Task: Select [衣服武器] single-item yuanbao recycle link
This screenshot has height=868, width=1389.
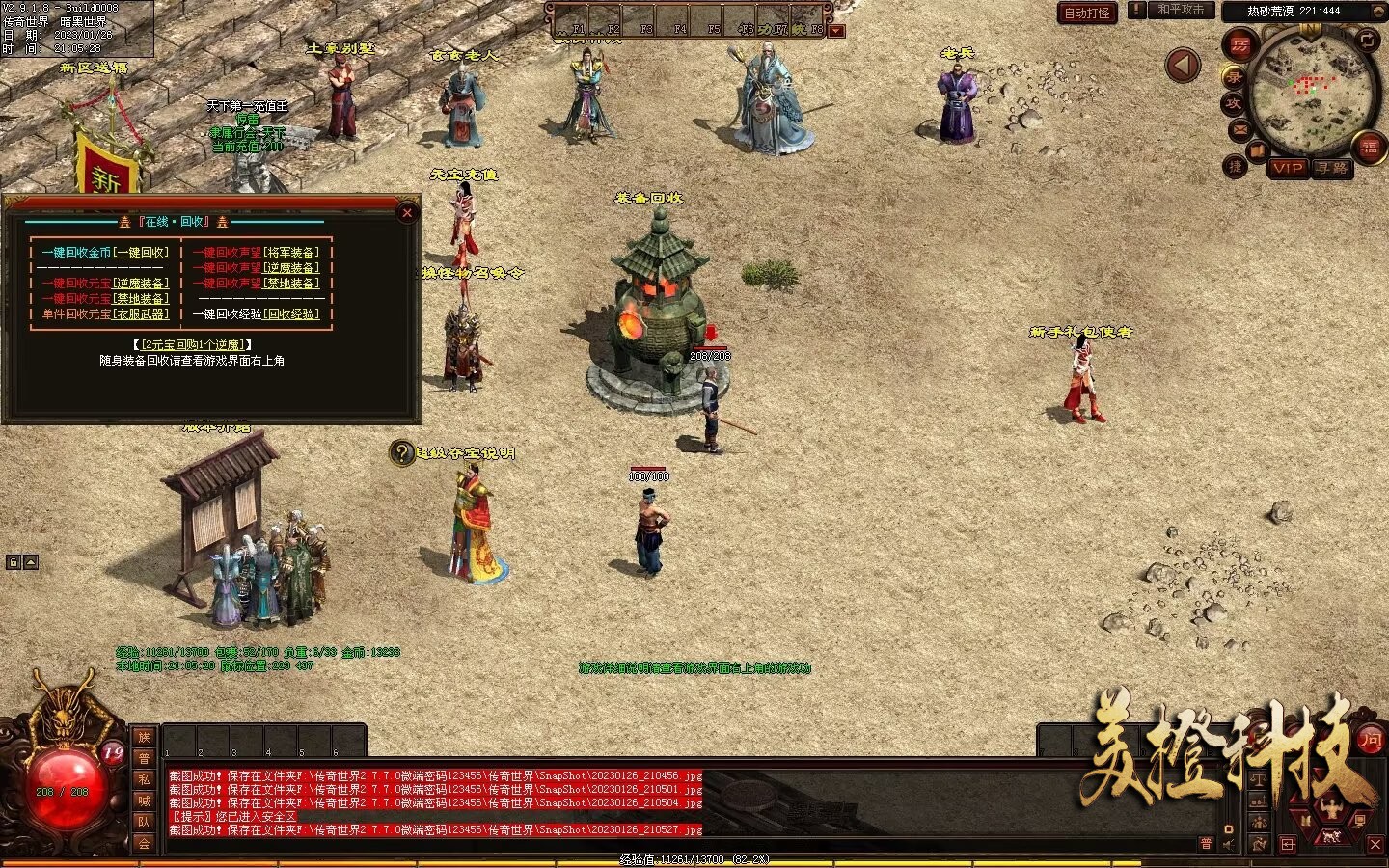Action: point(141,314)
